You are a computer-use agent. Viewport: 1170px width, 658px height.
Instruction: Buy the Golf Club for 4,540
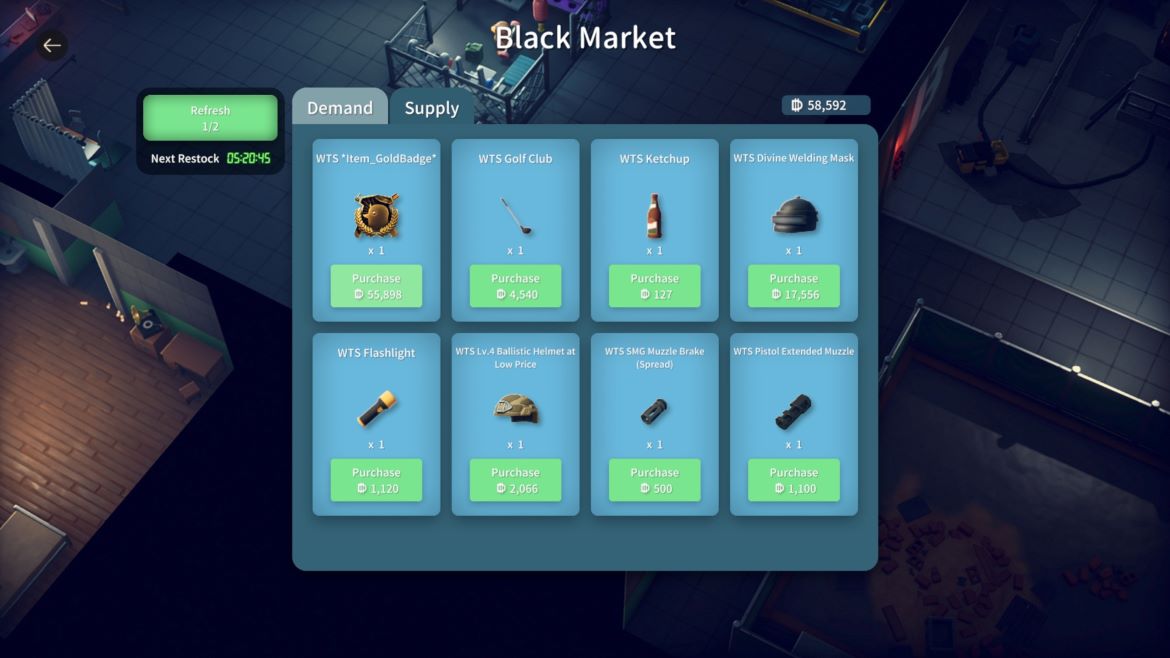click(x=515, y=286)
